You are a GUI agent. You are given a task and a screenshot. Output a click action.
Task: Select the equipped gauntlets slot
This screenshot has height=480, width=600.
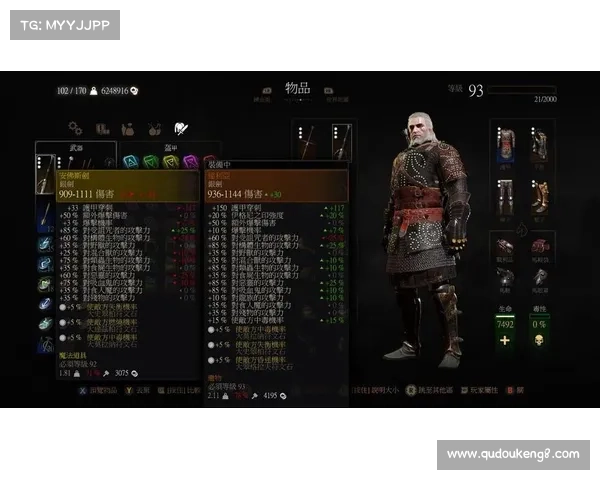click(540, 145)
